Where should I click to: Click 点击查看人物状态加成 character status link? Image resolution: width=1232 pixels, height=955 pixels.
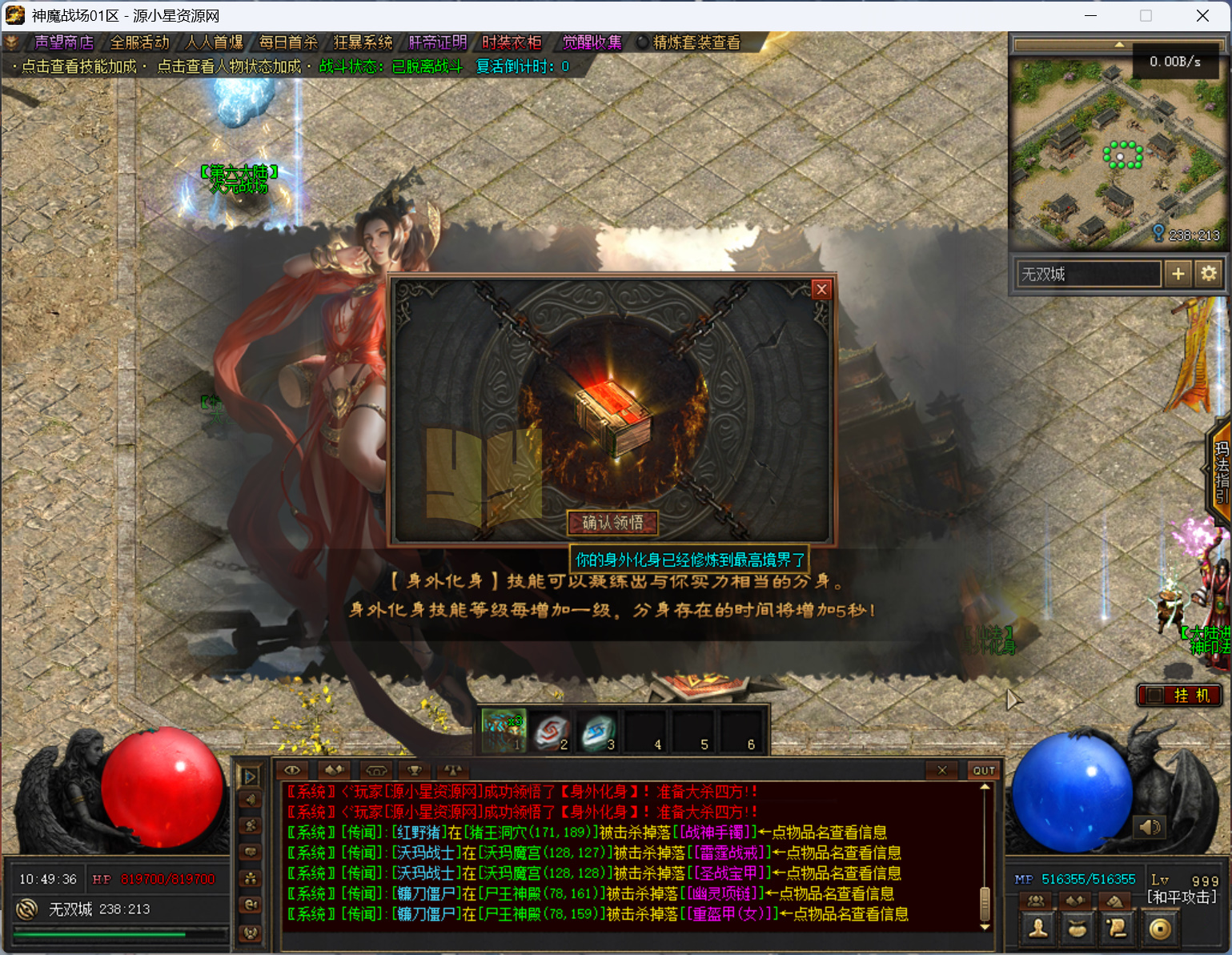coord(229,66)
